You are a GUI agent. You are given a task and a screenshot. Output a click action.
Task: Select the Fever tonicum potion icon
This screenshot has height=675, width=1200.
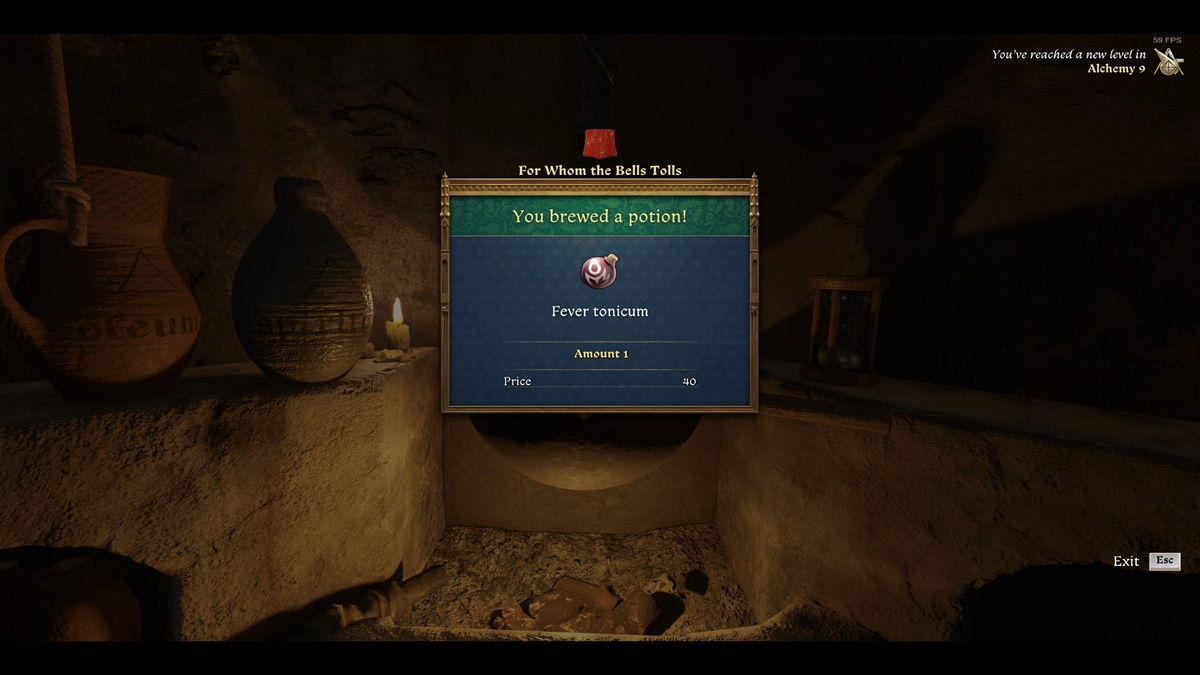coord(599,272)
